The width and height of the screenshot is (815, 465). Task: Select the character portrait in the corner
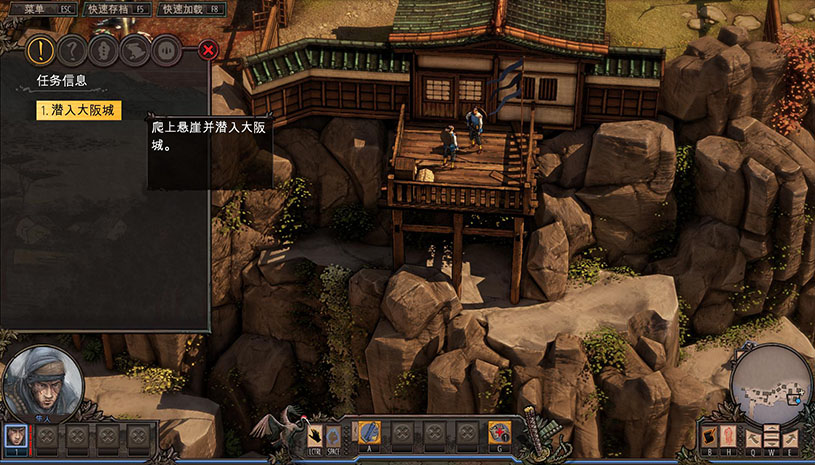pyautogui.click(x=40, y=384)
